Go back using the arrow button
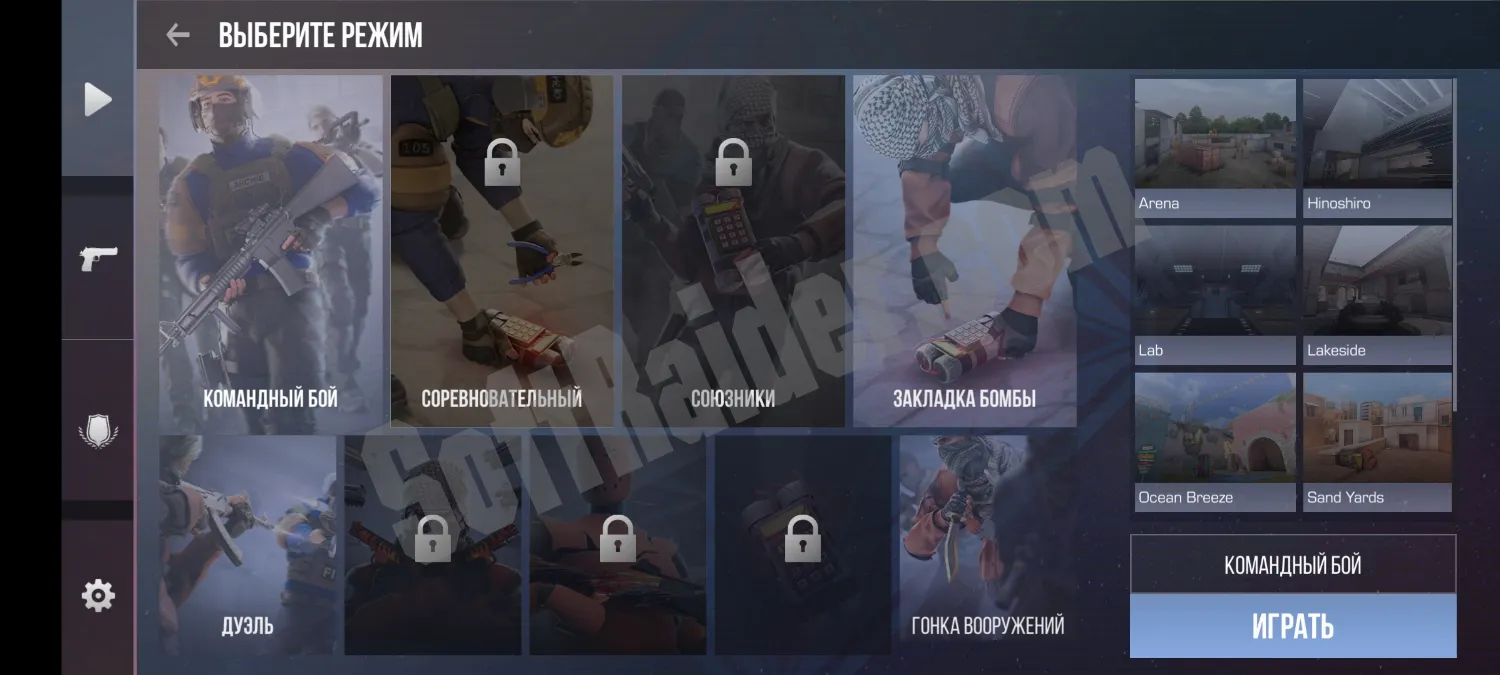Image resolution: width=1500 pixels, height=675 pixels. point(178,36)
